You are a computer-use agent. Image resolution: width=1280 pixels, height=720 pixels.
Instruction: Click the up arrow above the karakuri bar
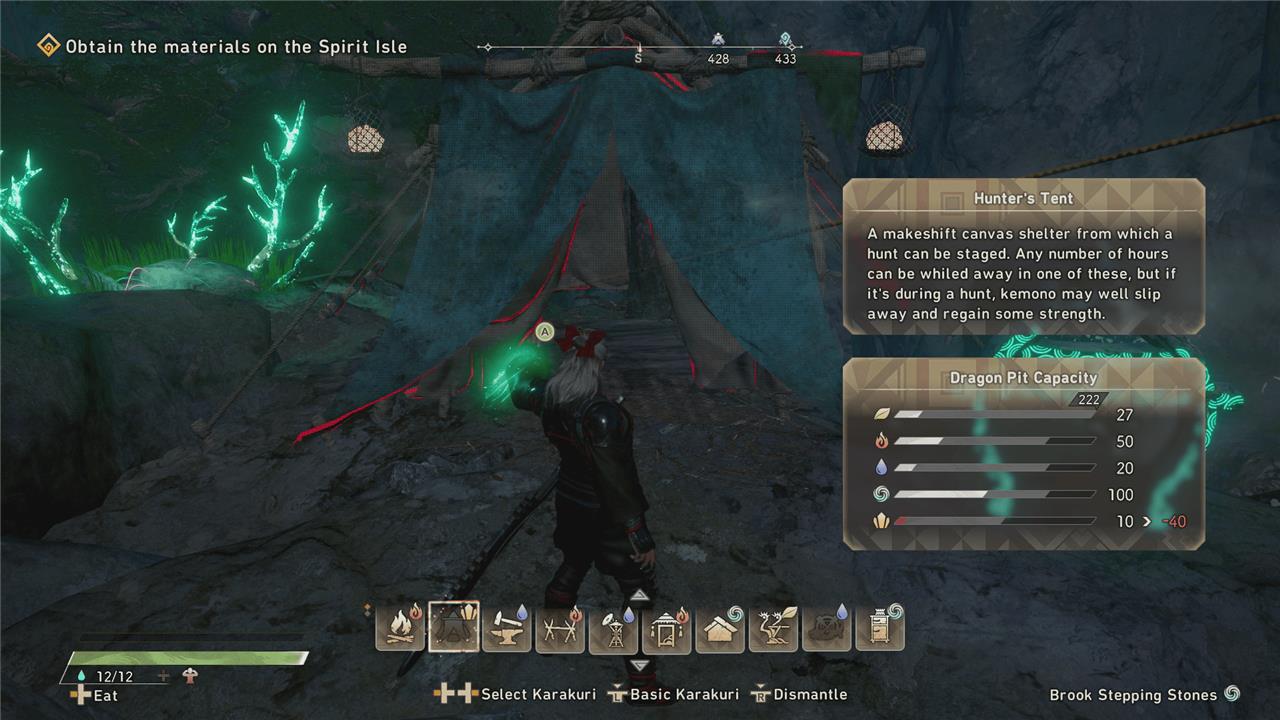640,596
